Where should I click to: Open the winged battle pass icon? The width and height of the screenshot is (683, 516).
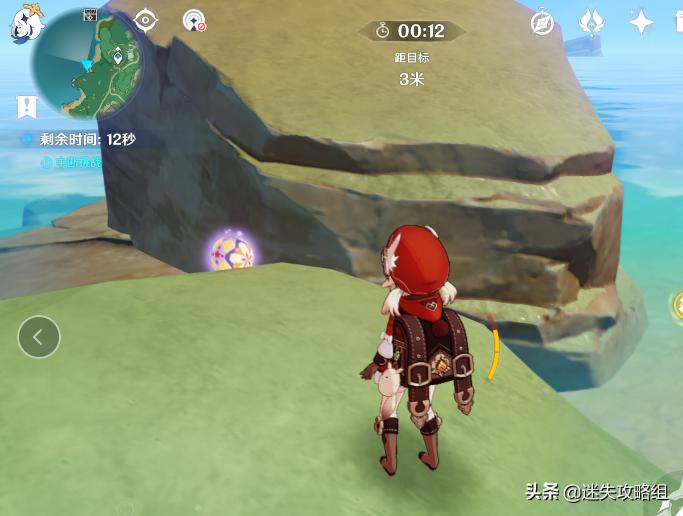tap(592, 22)
